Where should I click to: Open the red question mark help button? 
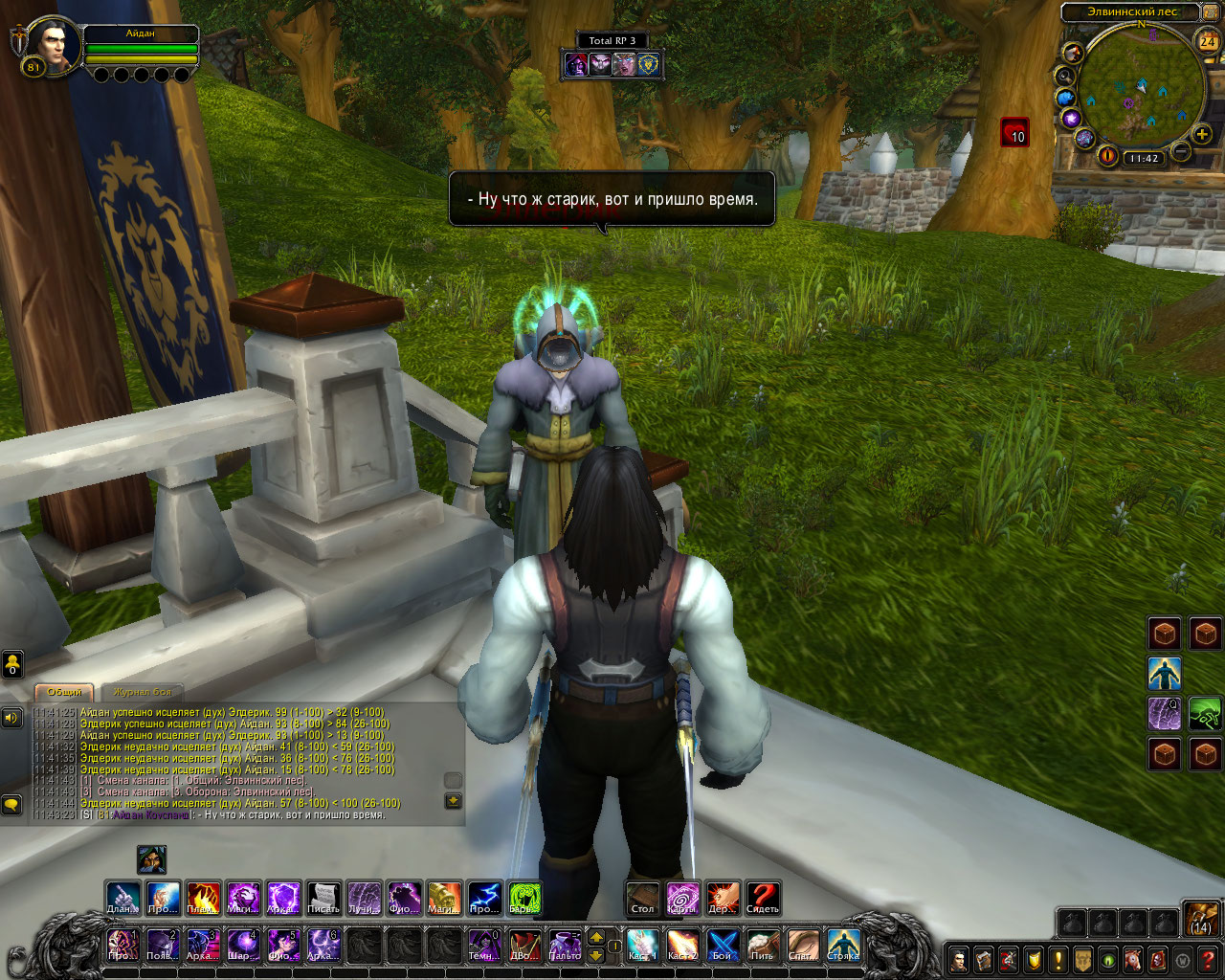(1210, 959)
